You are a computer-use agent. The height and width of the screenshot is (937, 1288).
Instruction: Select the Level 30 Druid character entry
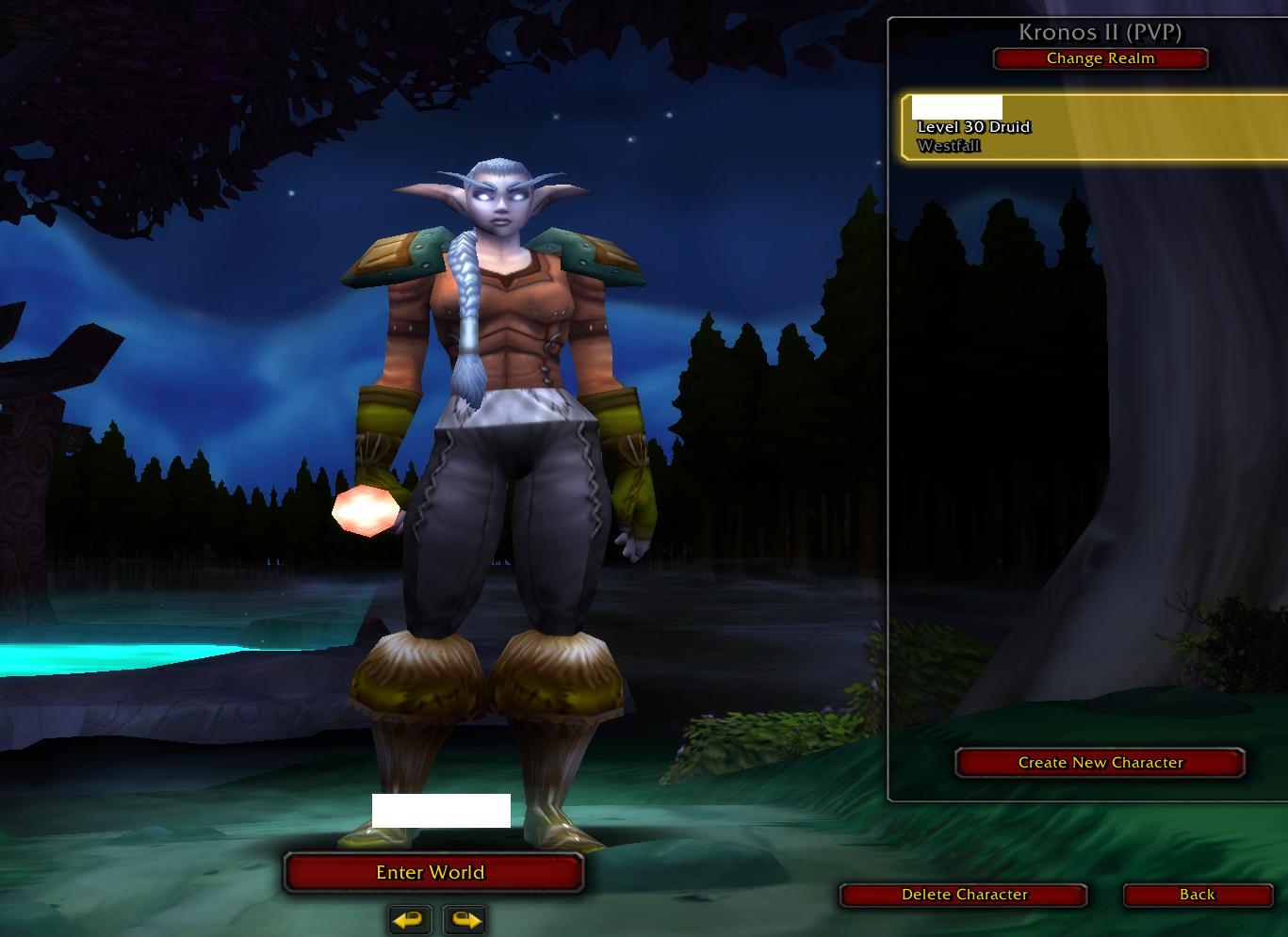(x=1093, y=128)
